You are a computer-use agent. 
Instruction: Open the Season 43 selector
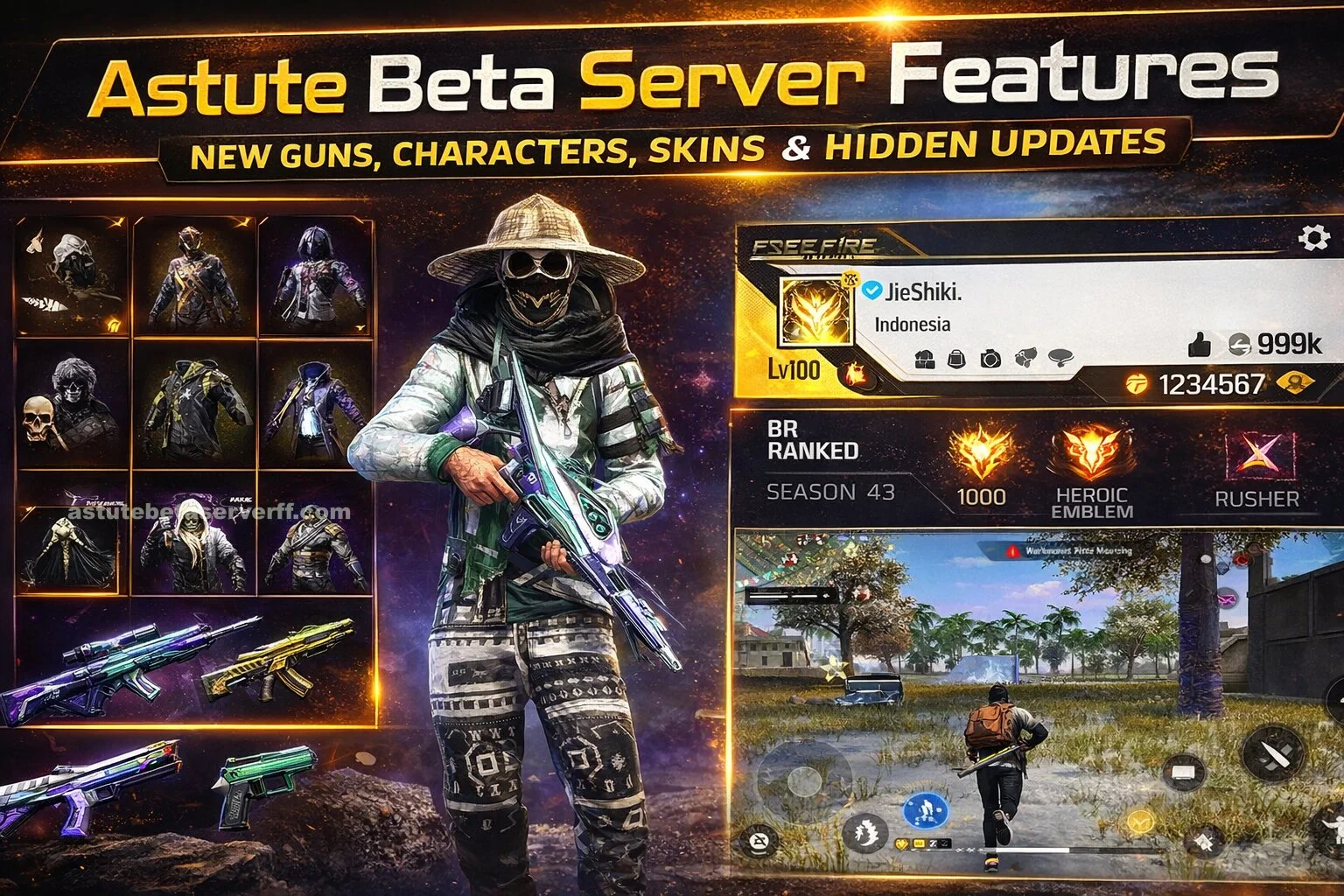pyautogui.click(x=833, y=491)
